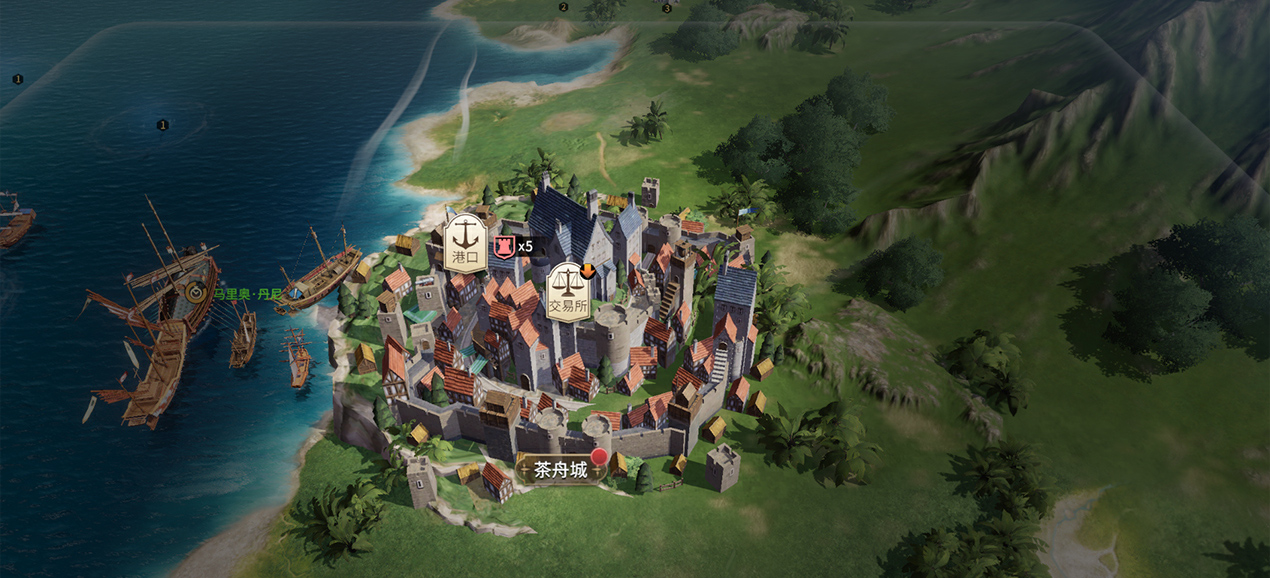Open the 港口 harbor anchor icon
This screenshot has width=1270, height=578.
[465, 241]
